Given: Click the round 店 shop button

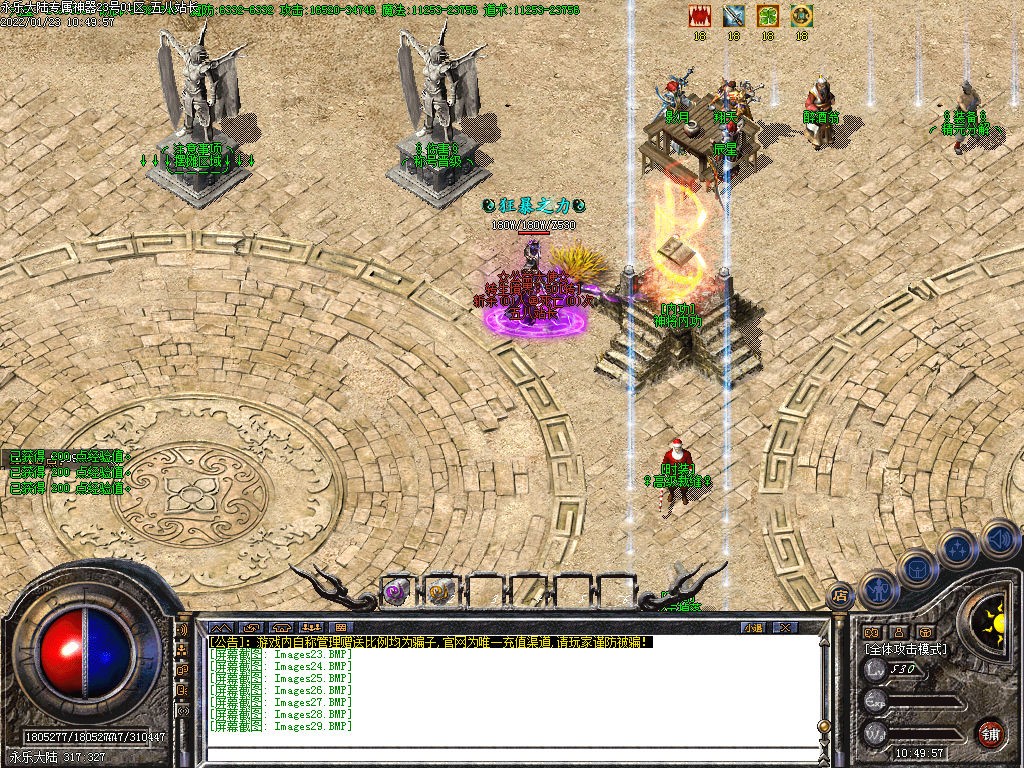Looking at the screenshot, I should [x=840, y=595].
